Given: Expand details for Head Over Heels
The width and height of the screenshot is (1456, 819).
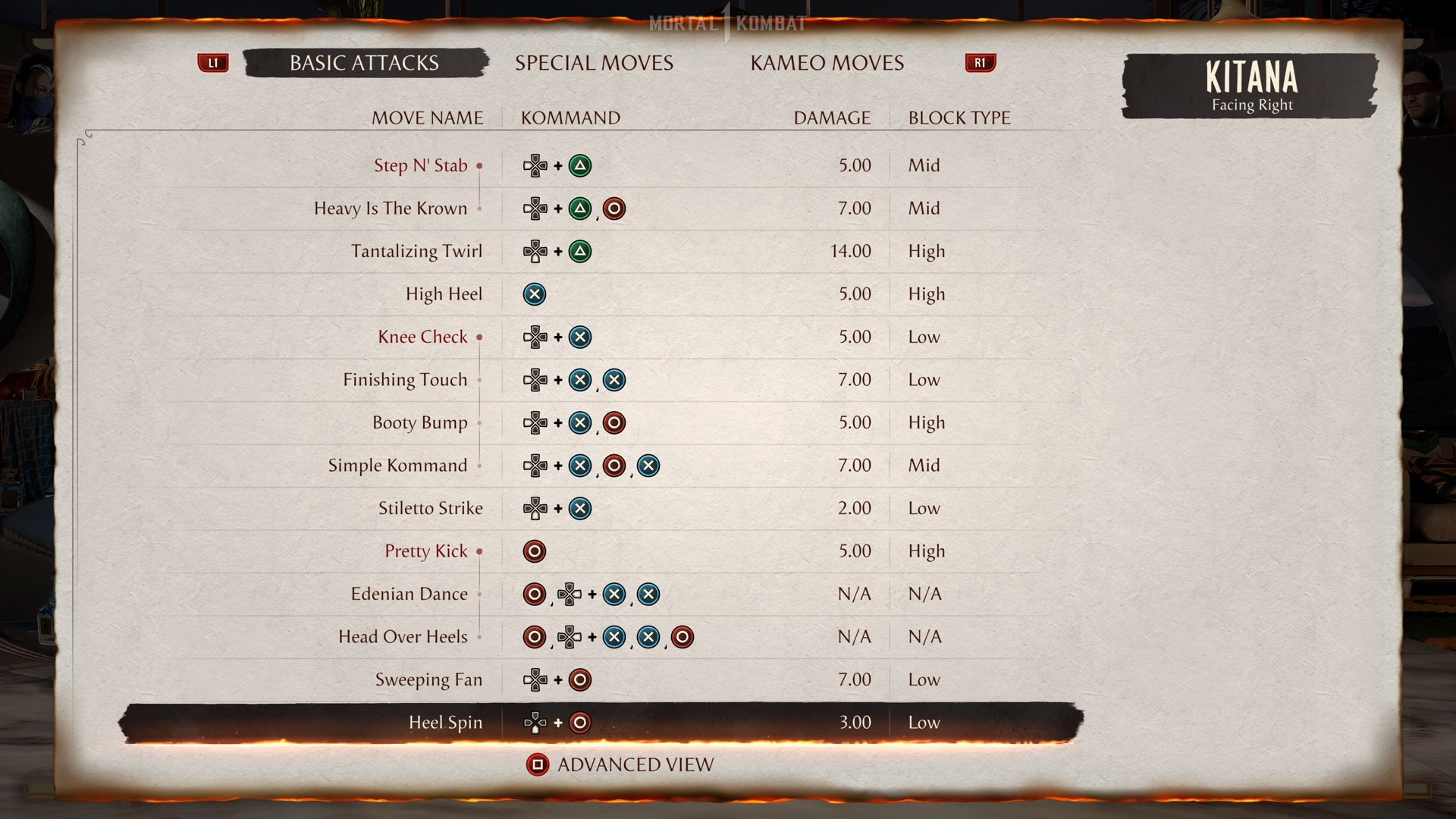Looking at the screenshot, I should click(480, 637).
